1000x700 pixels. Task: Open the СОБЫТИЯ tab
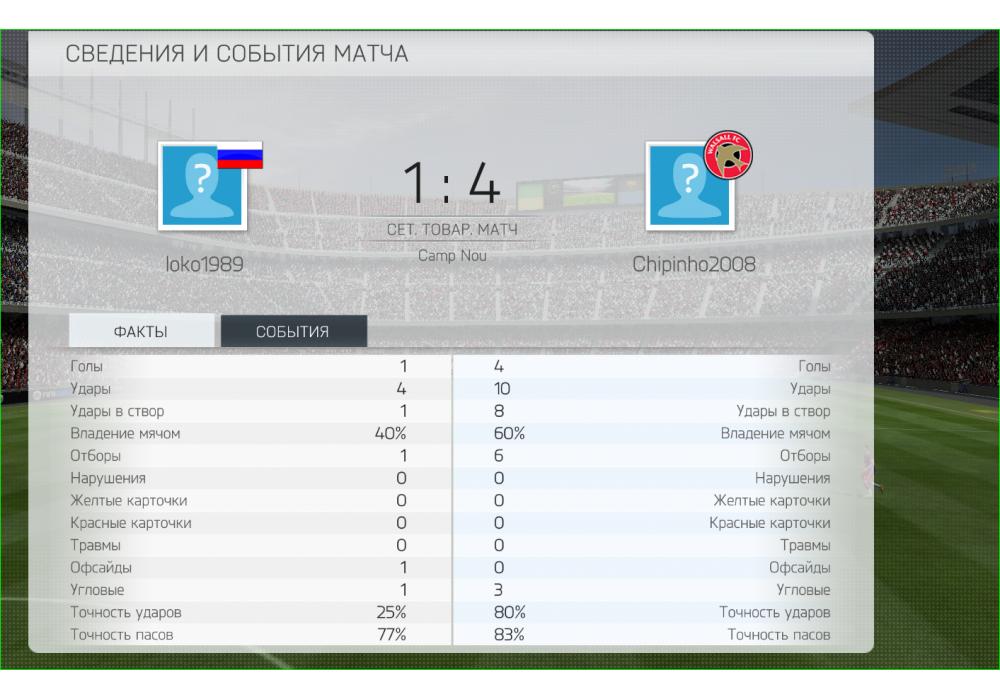tap(293, 332)
